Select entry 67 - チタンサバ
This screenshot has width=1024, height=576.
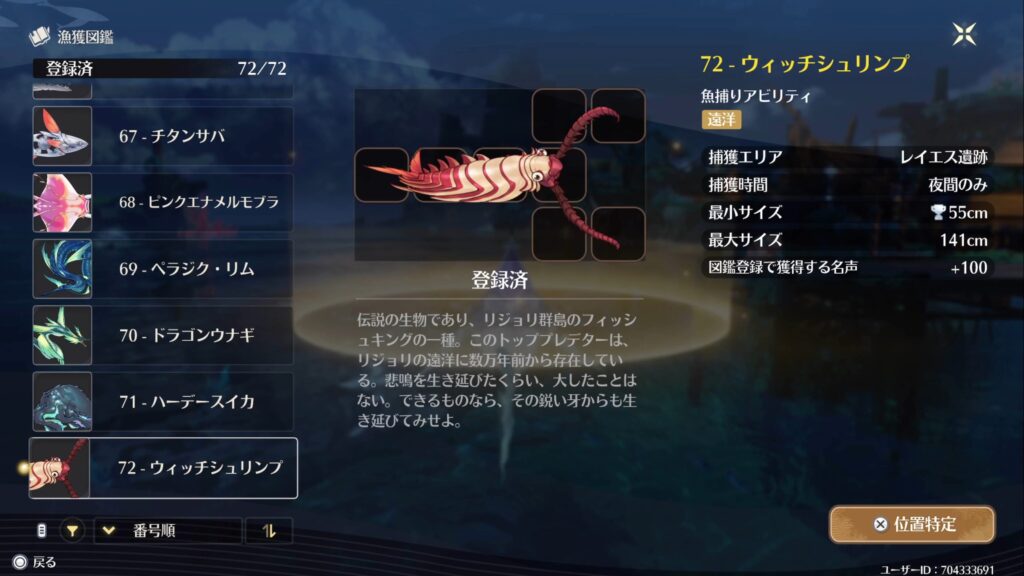click(163, 136)
